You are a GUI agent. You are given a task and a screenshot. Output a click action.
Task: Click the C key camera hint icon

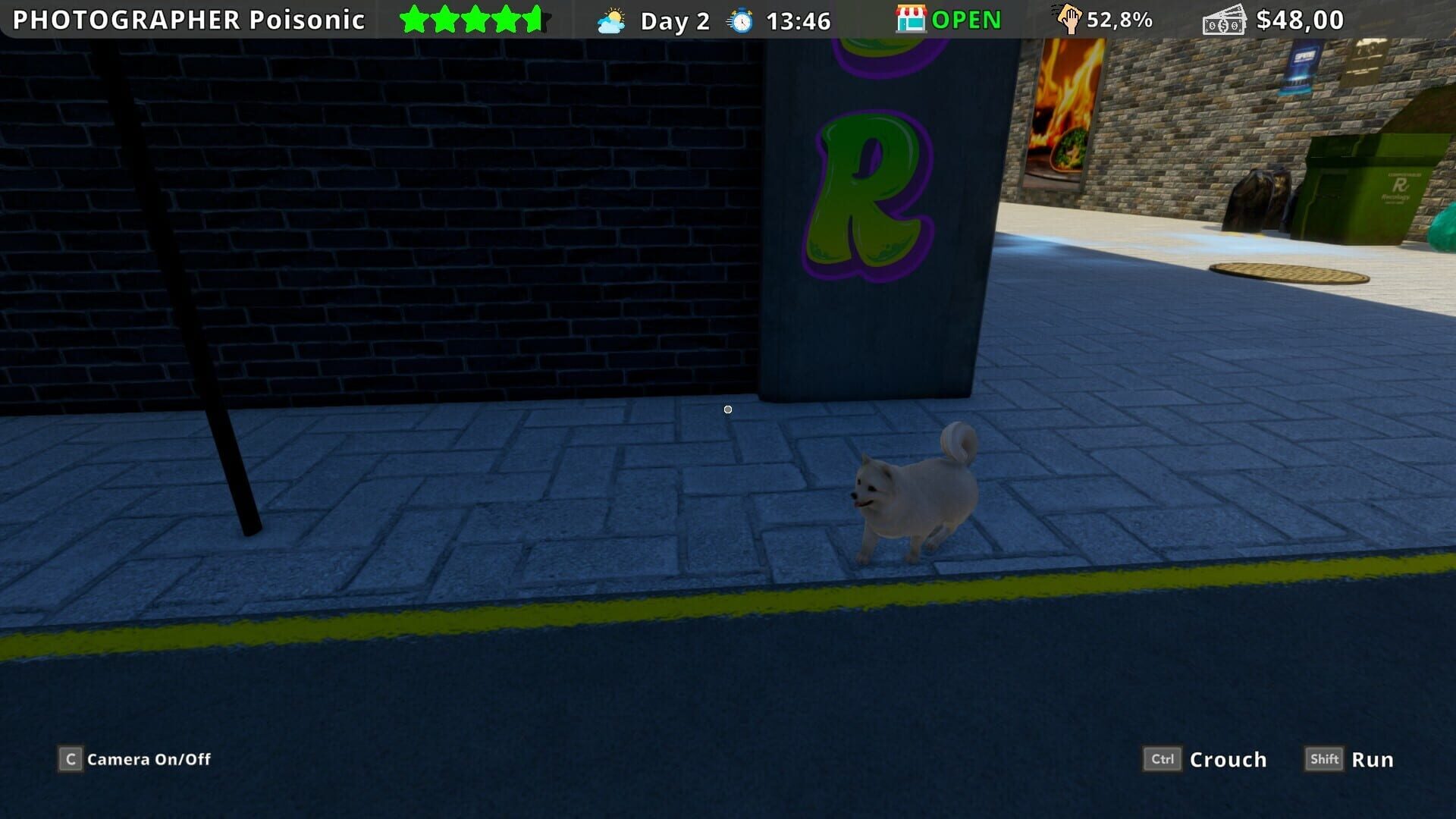(x=69, y=759)
